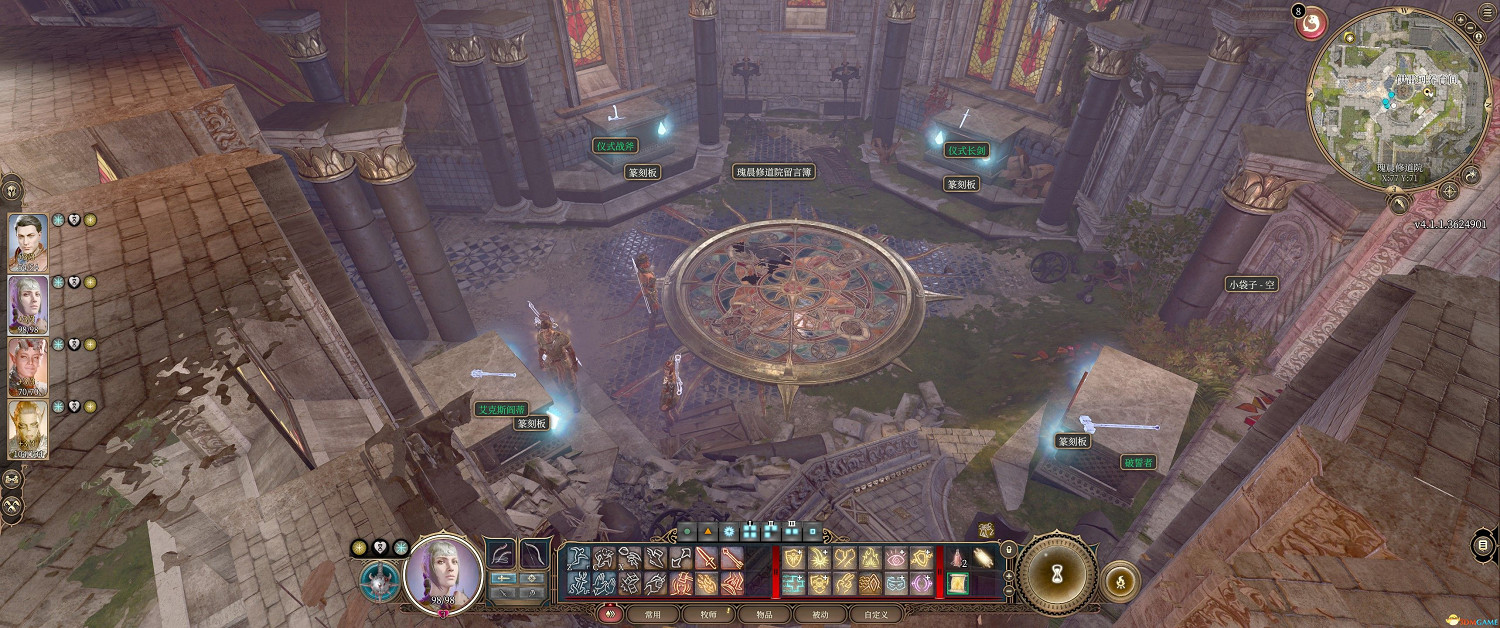
Task: Select the dark-haired companion portrait
Action: (28, 242)
